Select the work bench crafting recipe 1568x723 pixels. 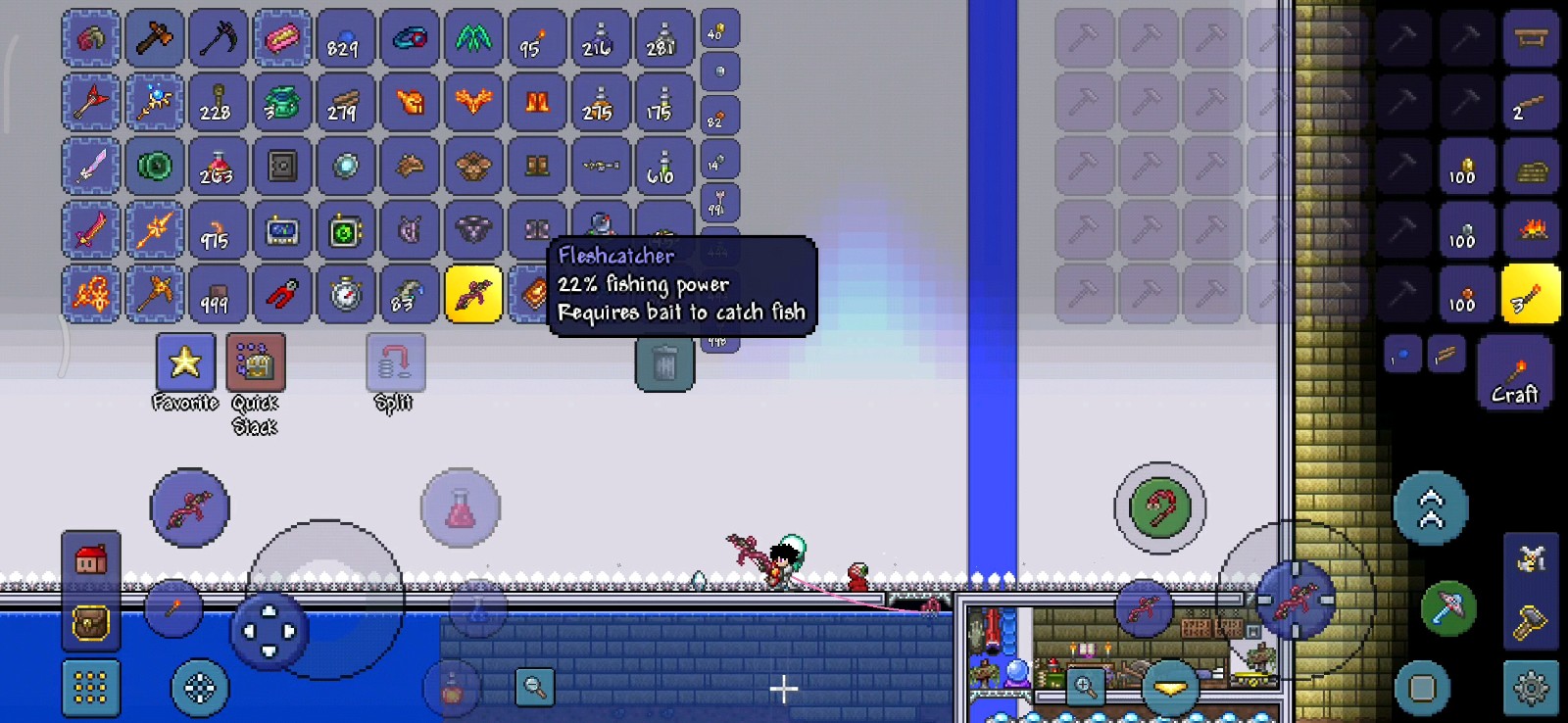pos(1531,39)
